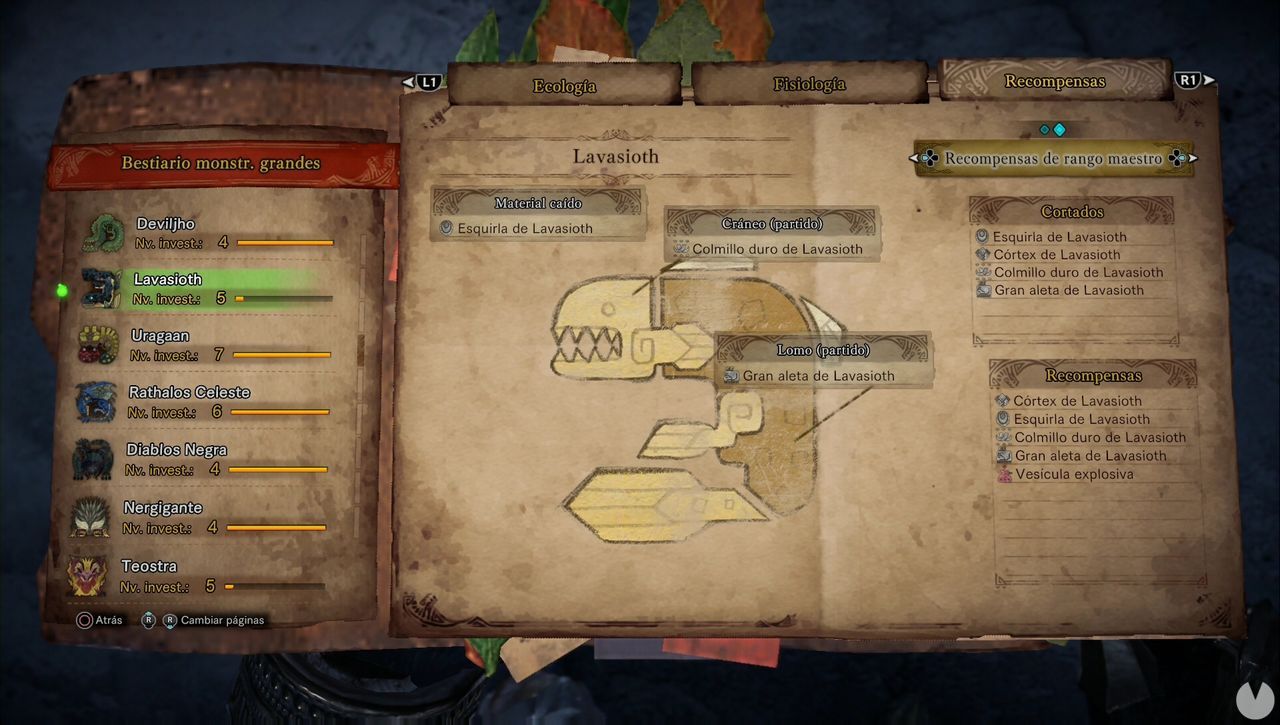Click the Colmillo duro de Lavasioth icon under Cráneo
The image size is (1280, 725).
click(681, 249)
